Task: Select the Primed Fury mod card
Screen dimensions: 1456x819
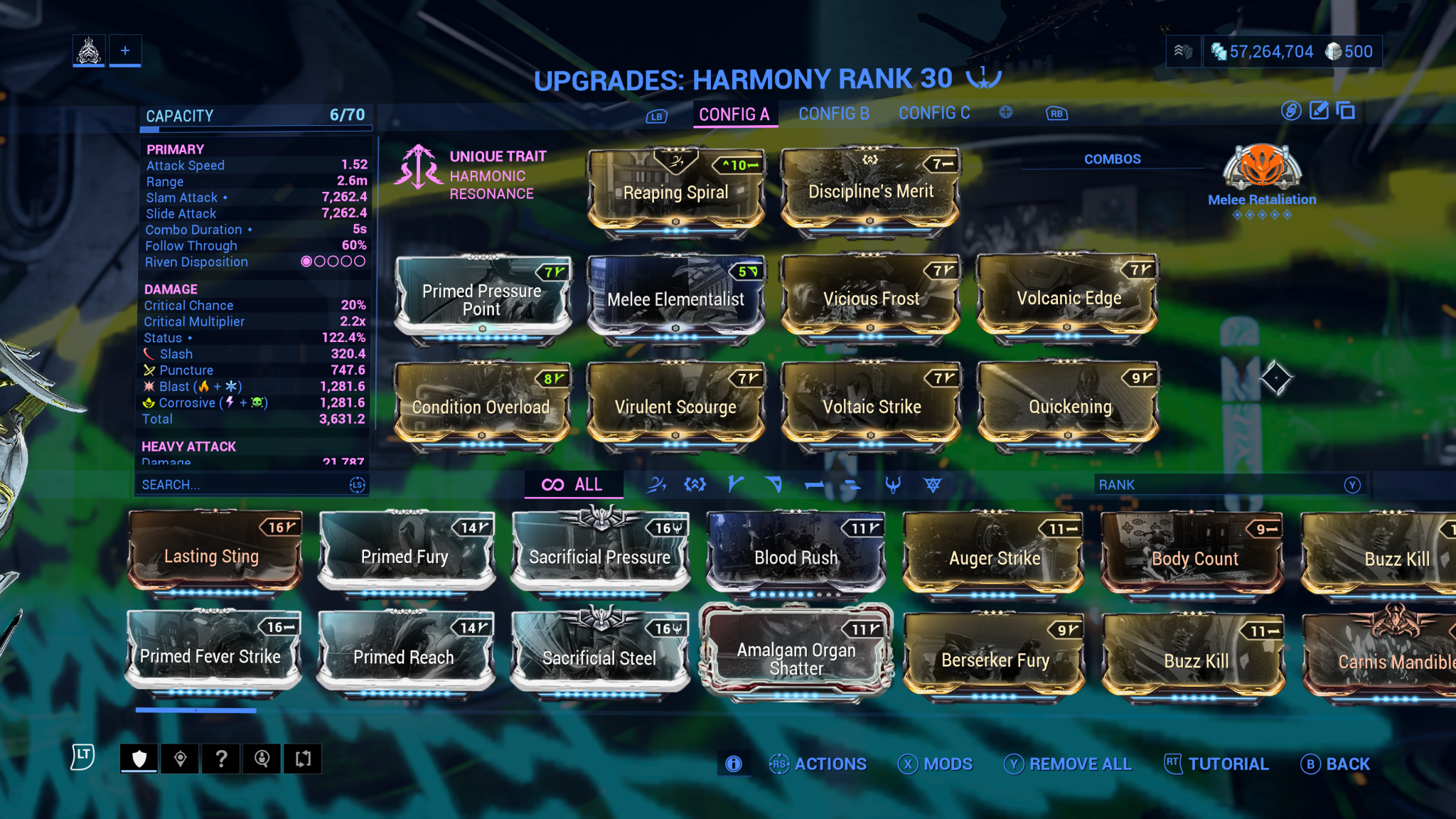Action: tap(405, 556)
